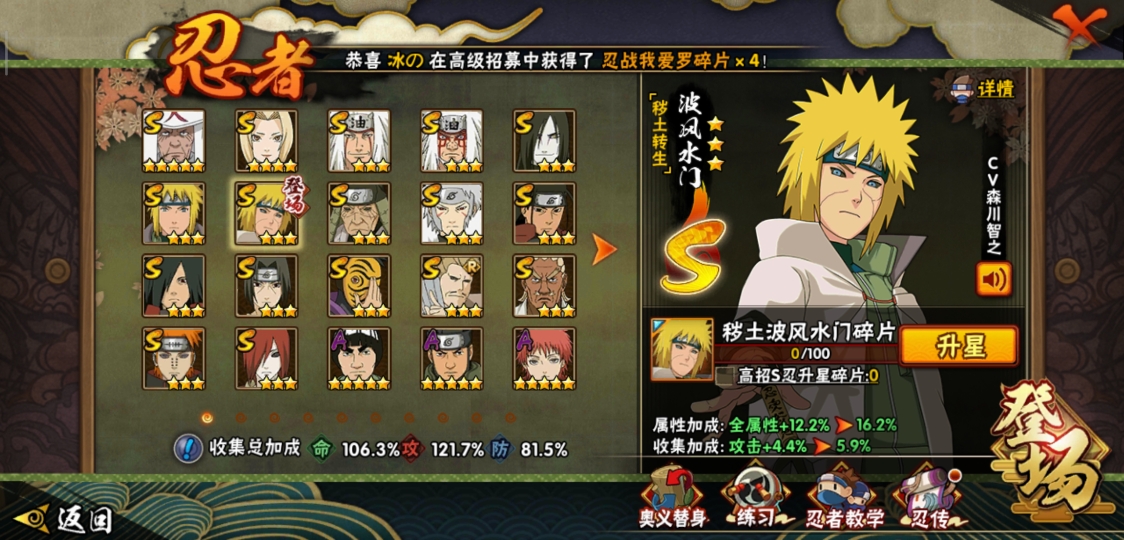Choose the Orochimaru ninja portrait
The width and height of the screenshot is (1124, 540).
click(544, 141)
